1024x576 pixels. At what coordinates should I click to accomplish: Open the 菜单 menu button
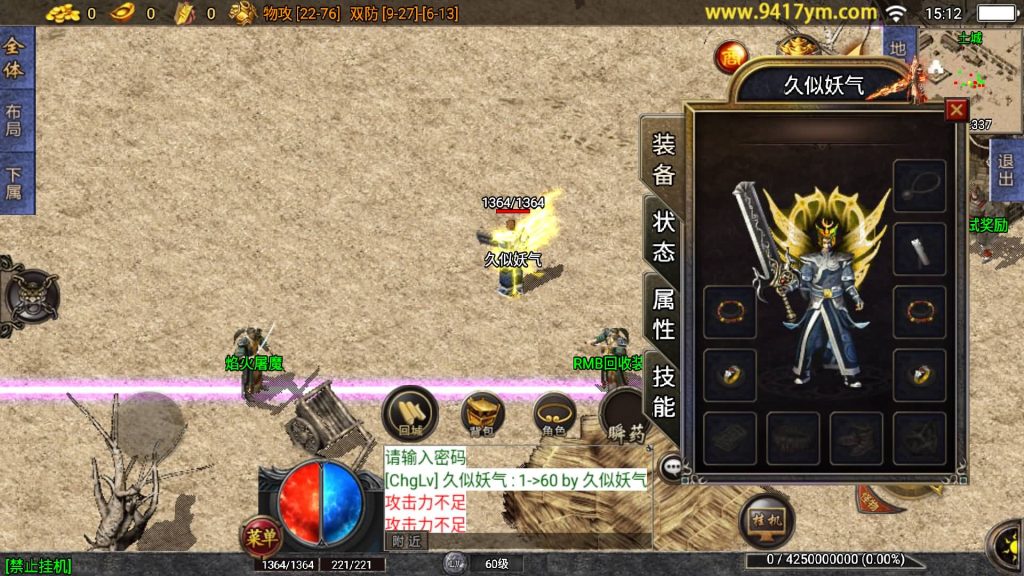(x=262, y=537)
